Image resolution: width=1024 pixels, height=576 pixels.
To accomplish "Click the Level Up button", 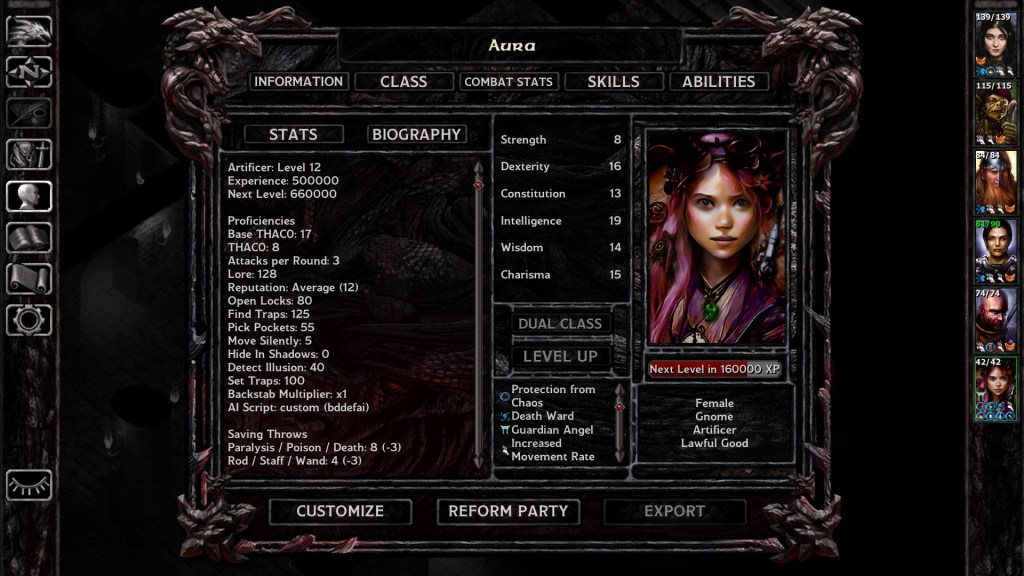I will click(560, 356).
